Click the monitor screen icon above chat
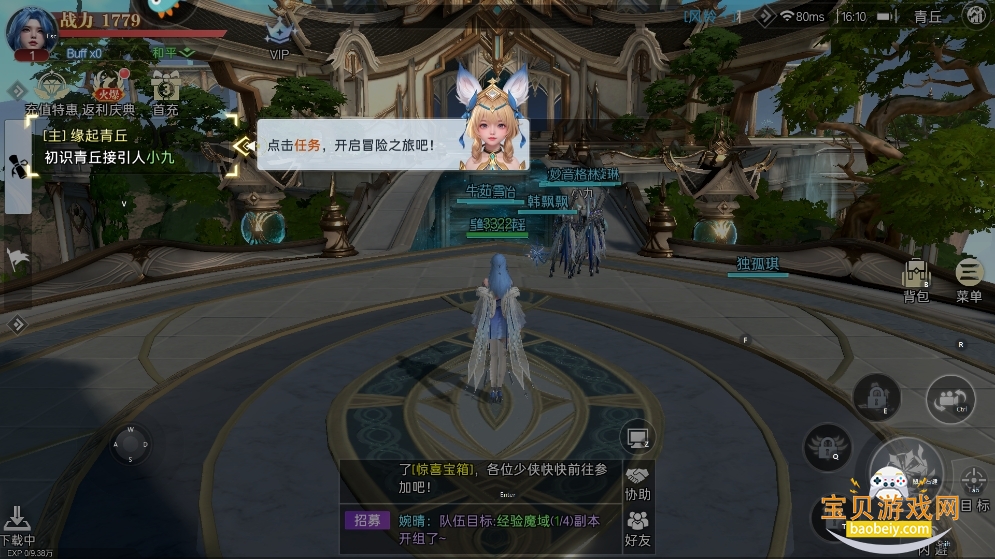This screenshot has height=559, width=995. coord(636,436)
